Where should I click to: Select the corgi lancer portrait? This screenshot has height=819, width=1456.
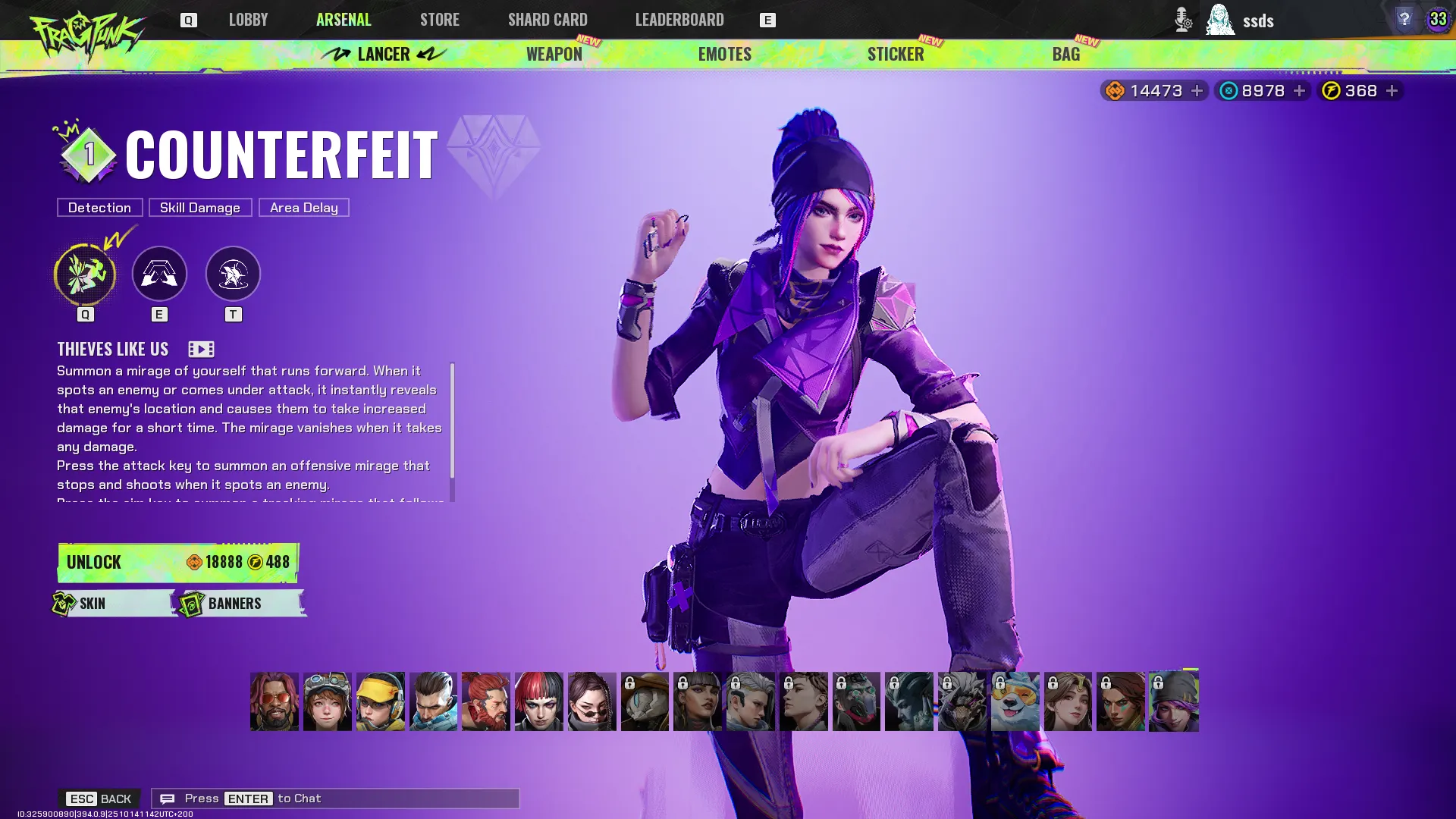pos(1015,701)
